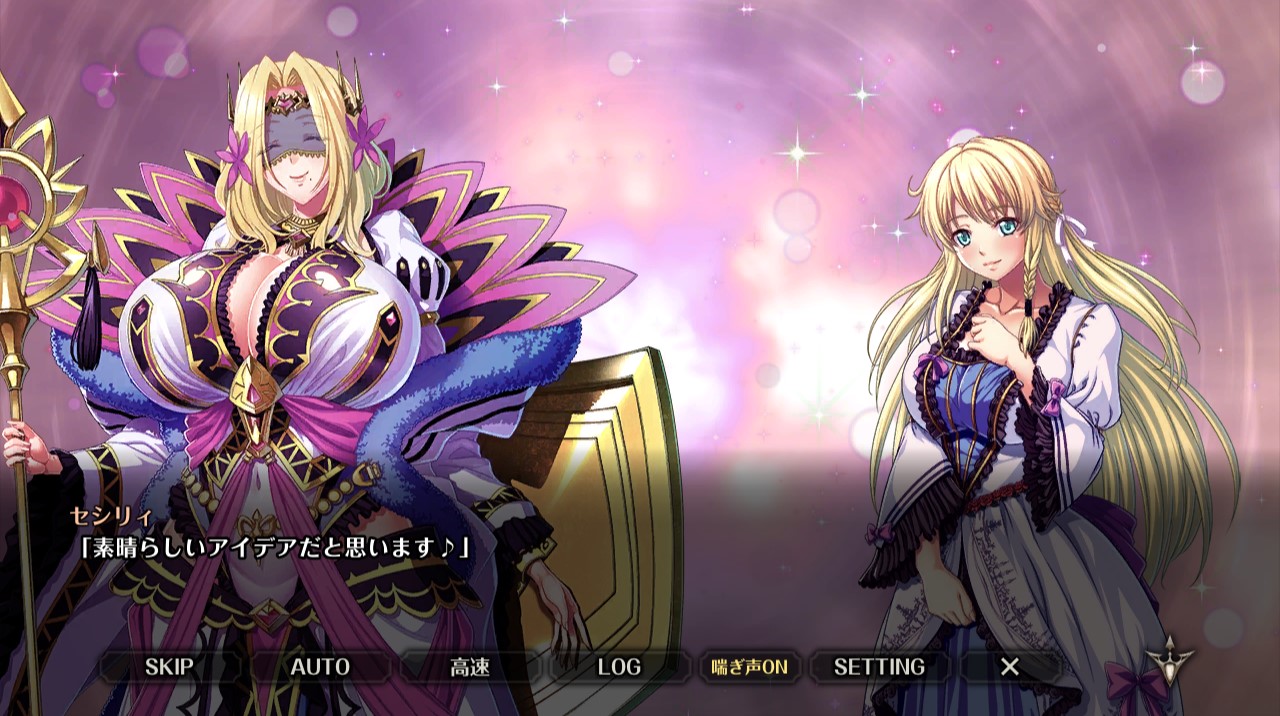Image resolution: width=1280 pixels, height=716 pixels.
Task: Click the SKIP button
Action: [169, 667]
